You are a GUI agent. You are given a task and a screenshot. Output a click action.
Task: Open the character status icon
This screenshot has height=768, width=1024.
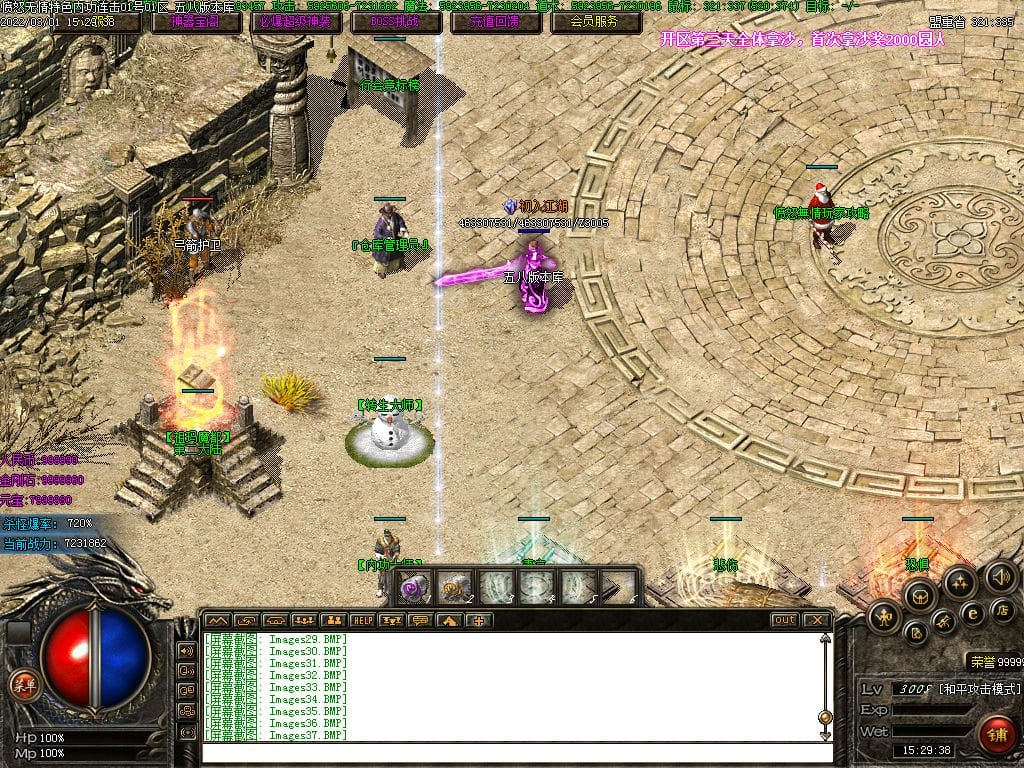pos(884,616)
